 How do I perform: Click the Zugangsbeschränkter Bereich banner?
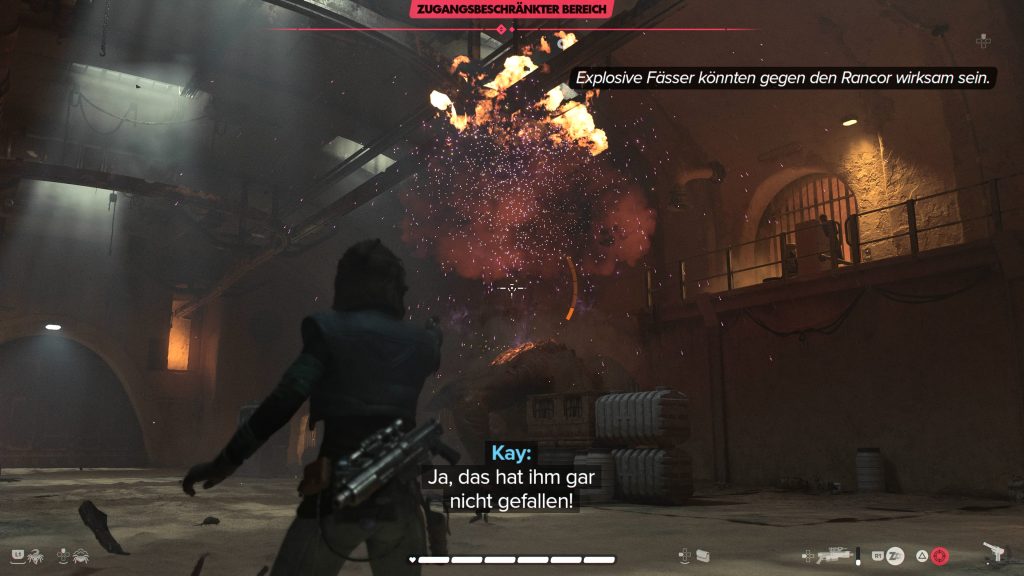point(511,10)
